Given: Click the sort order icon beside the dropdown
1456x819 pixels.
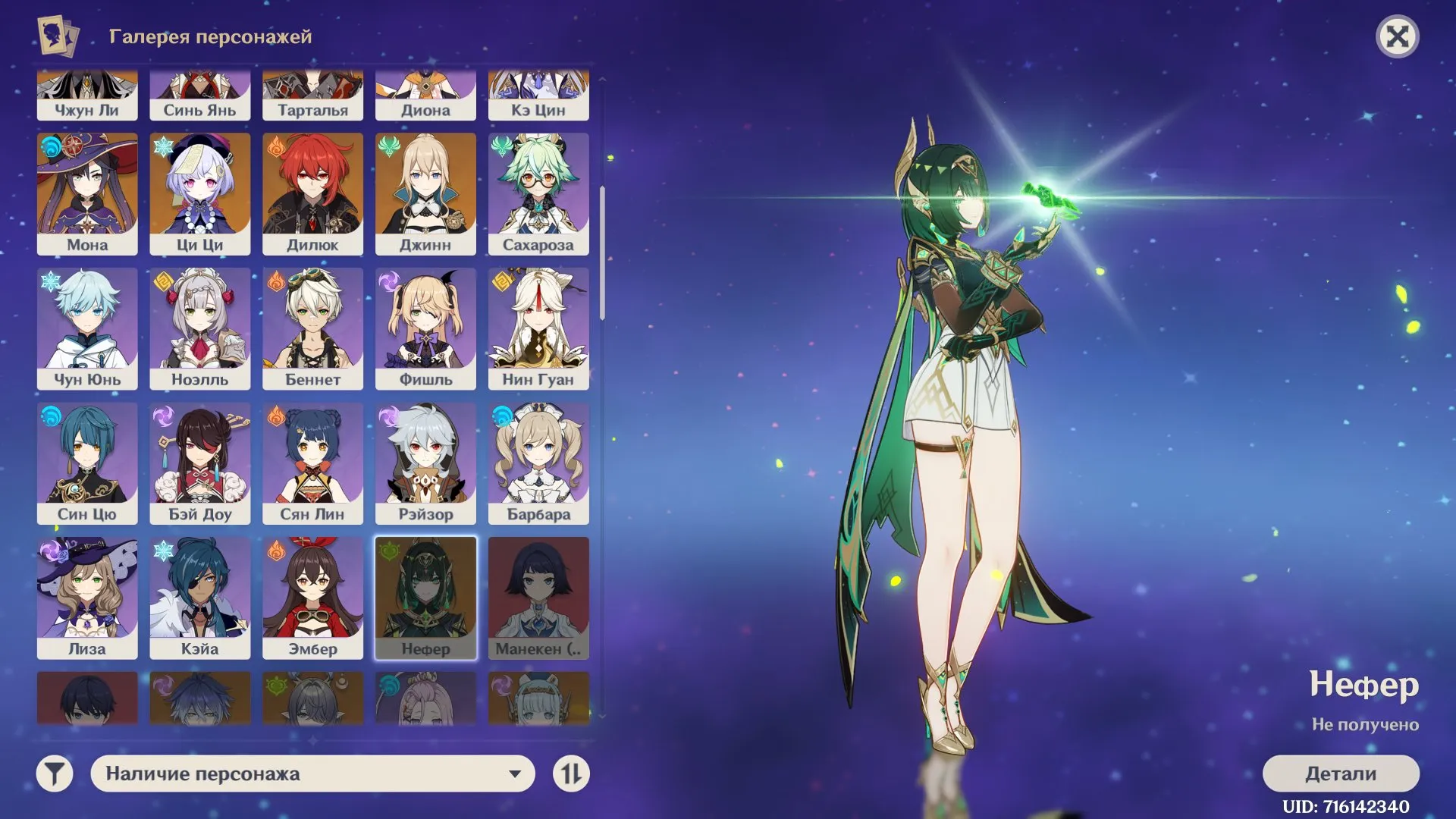Looking at the screenshot, I should (573, 774).
